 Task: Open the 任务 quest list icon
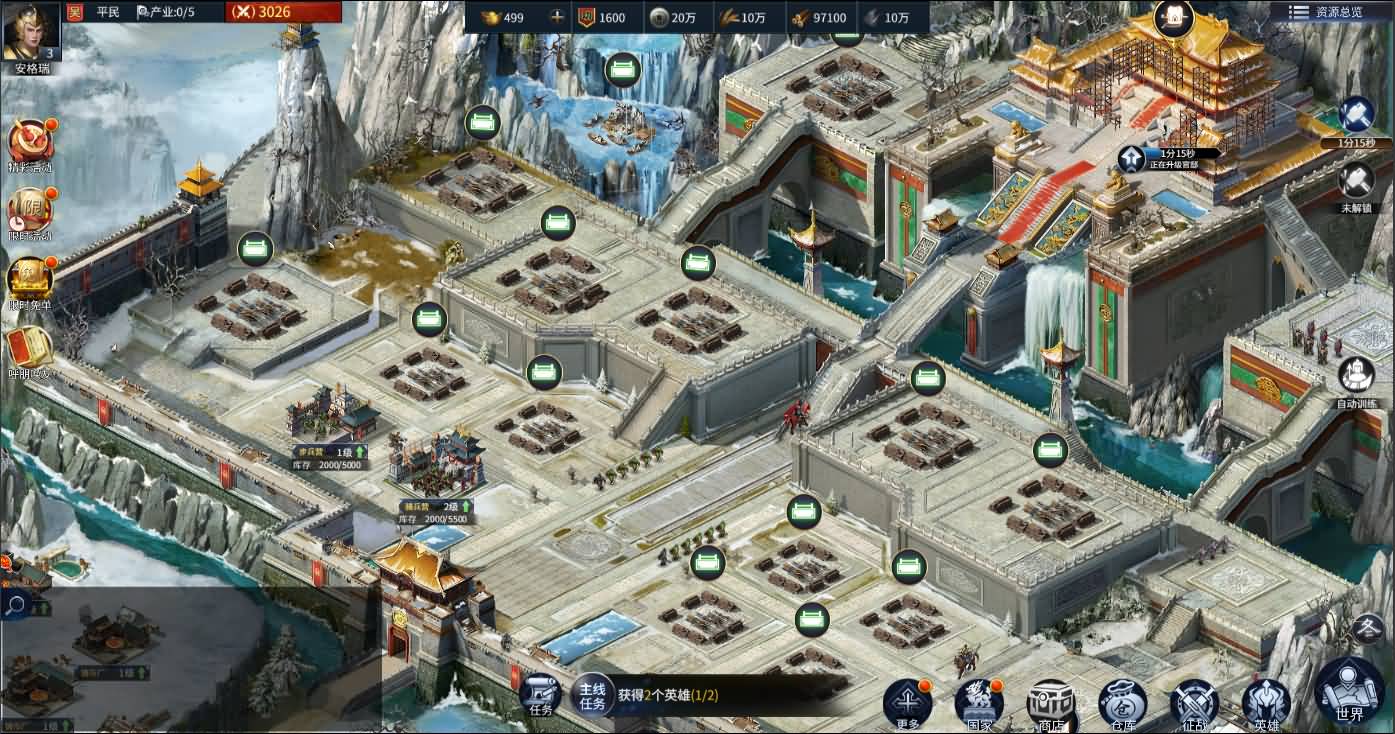click(541, 694)
